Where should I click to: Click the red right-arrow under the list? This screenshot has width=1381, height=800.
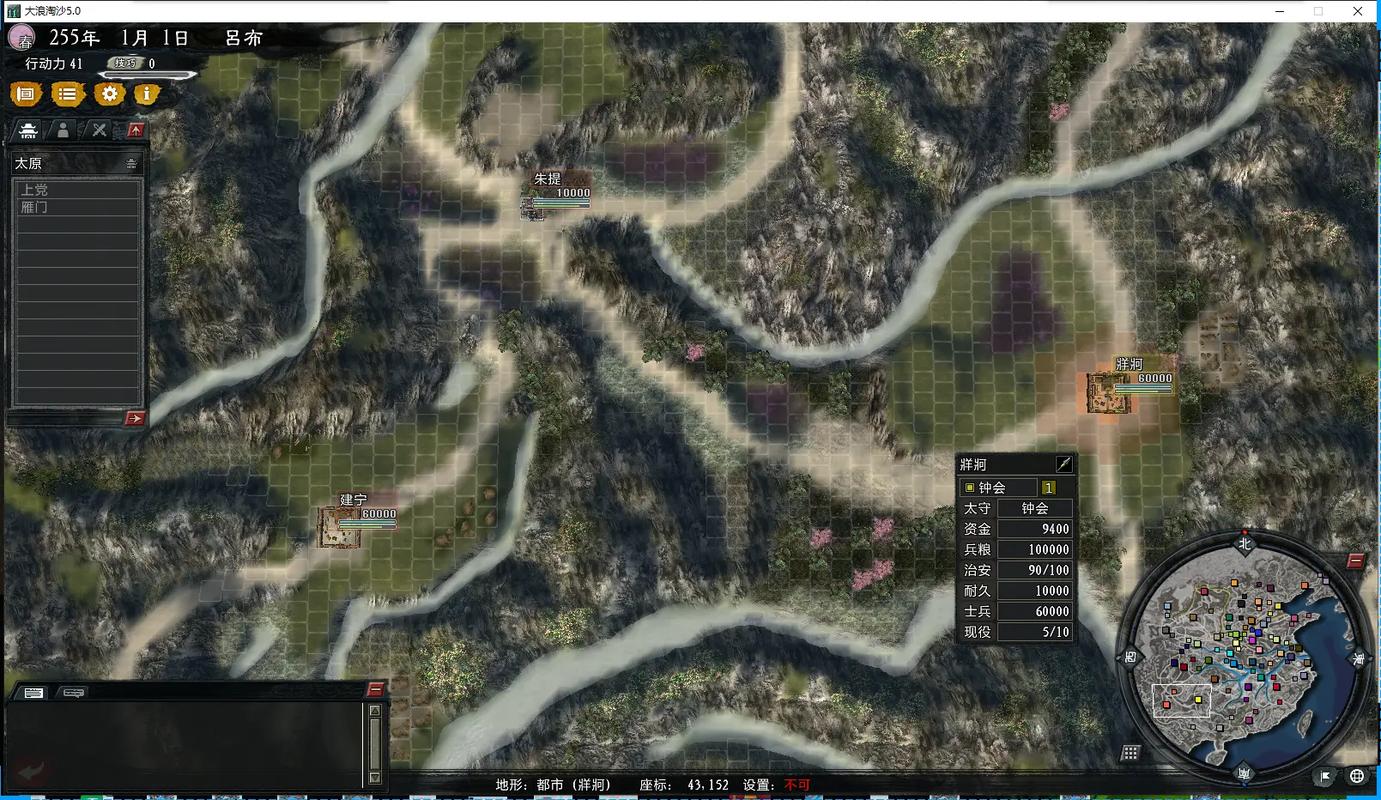tap(135, 418)
